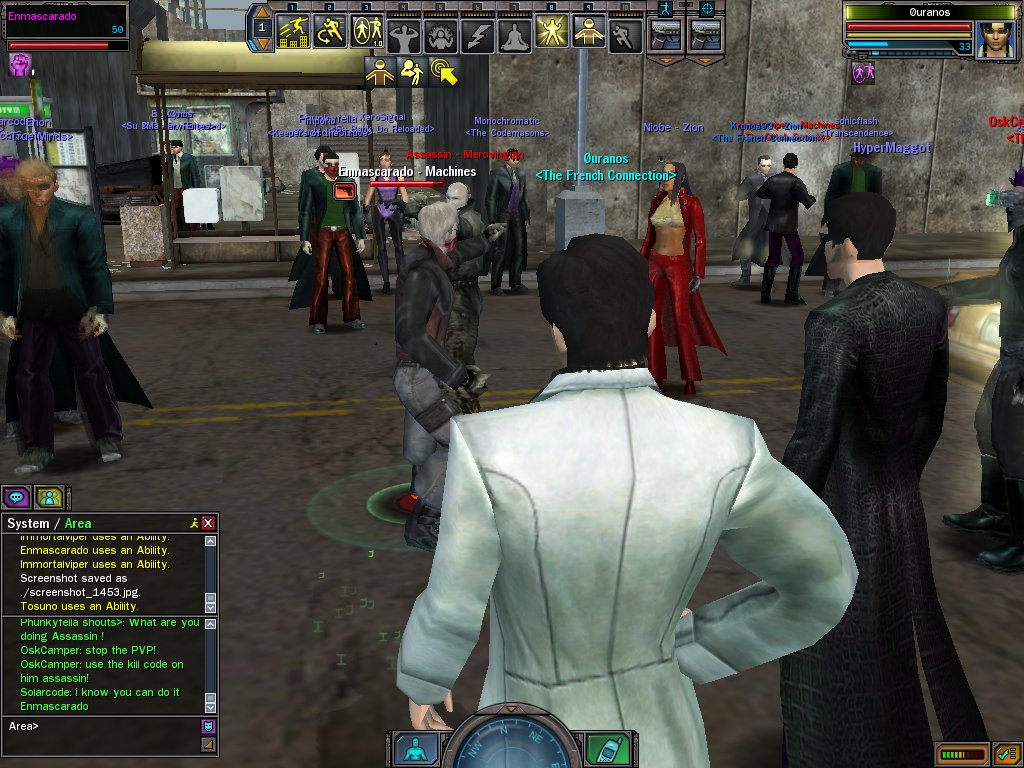The height and width of the screenshot is (768, 1024).
Task: Click the first pistol weapon slot
Action: 665,34
